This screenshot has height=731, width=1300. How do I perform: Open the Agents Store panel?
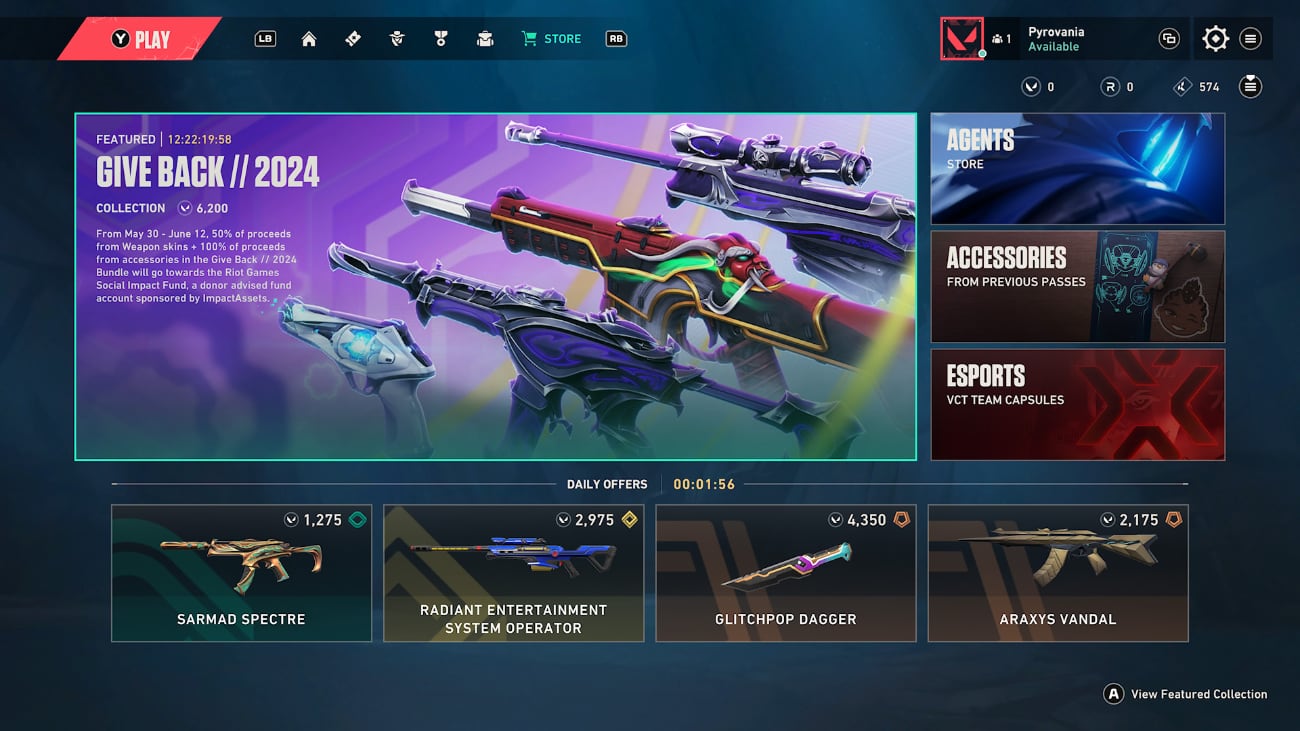1077,168
